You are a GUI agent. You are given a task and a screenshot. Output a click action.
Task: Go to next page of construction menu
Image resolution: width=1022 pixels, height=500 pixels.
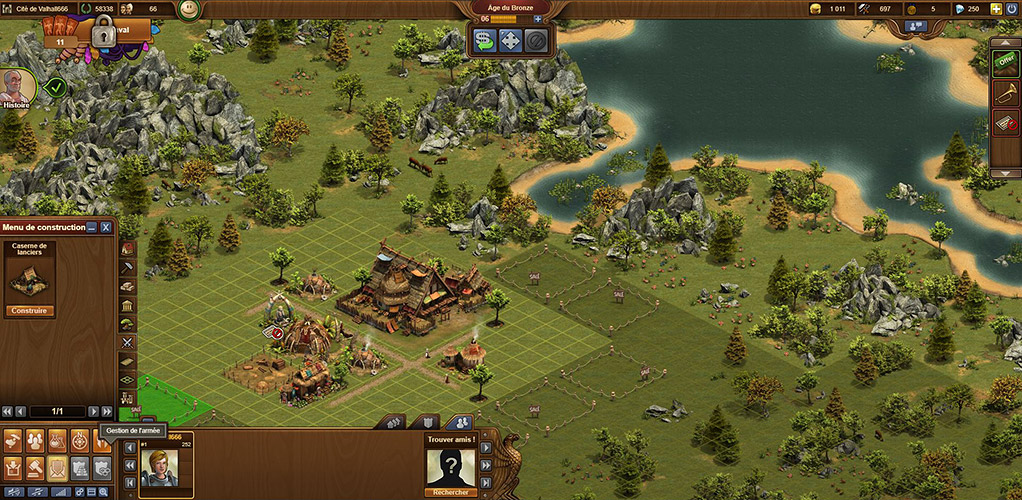[93, 411]
